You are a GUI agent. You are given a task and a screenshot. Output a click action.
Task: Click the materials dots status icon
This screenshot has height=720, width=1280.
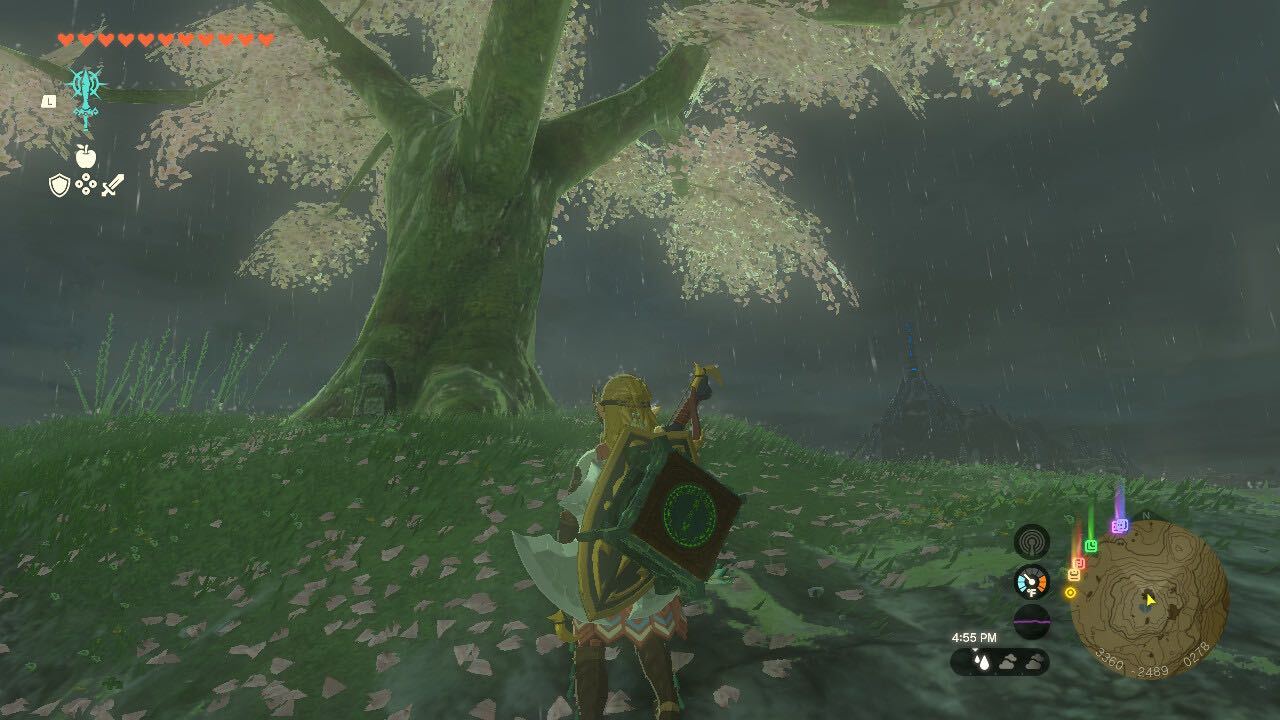coord(86,183)
